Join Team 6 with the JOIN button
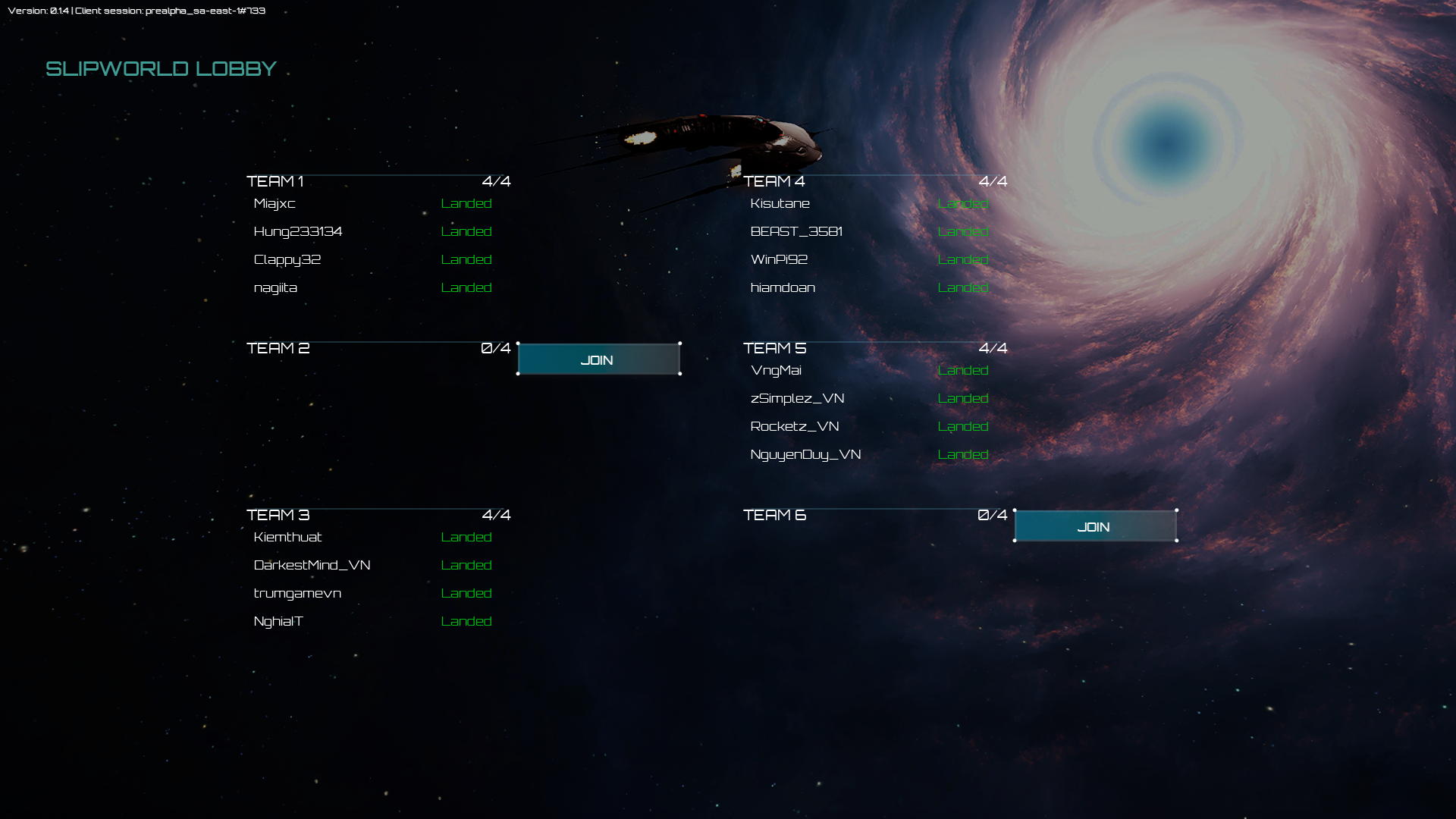Screen dimensions: 1456x819 [x=1095, y=526]
